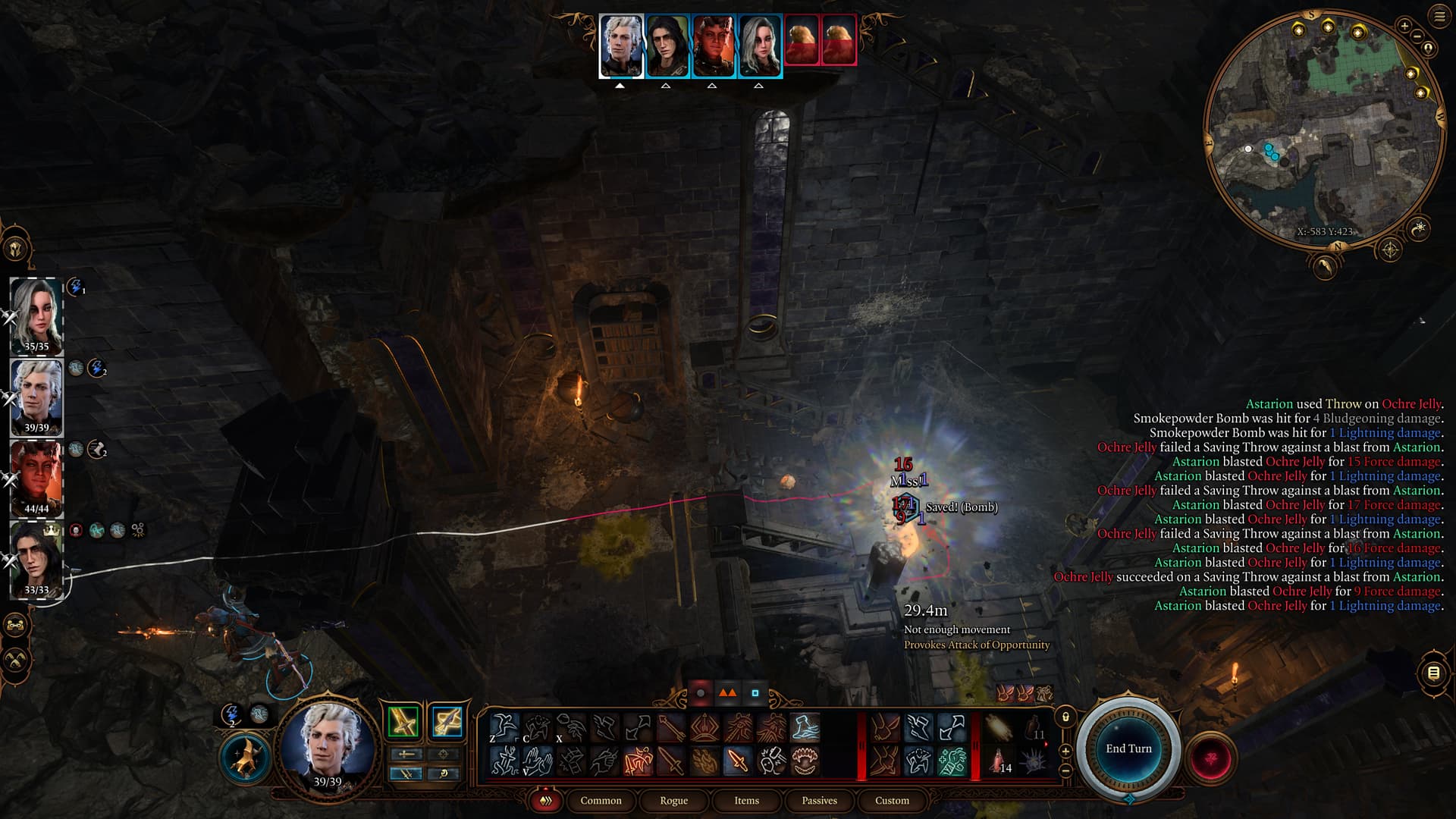Viewport: 1456px width, 819px height.
Task: Click the first enemy portrait in turn order
Action: [x=802, y=39]
